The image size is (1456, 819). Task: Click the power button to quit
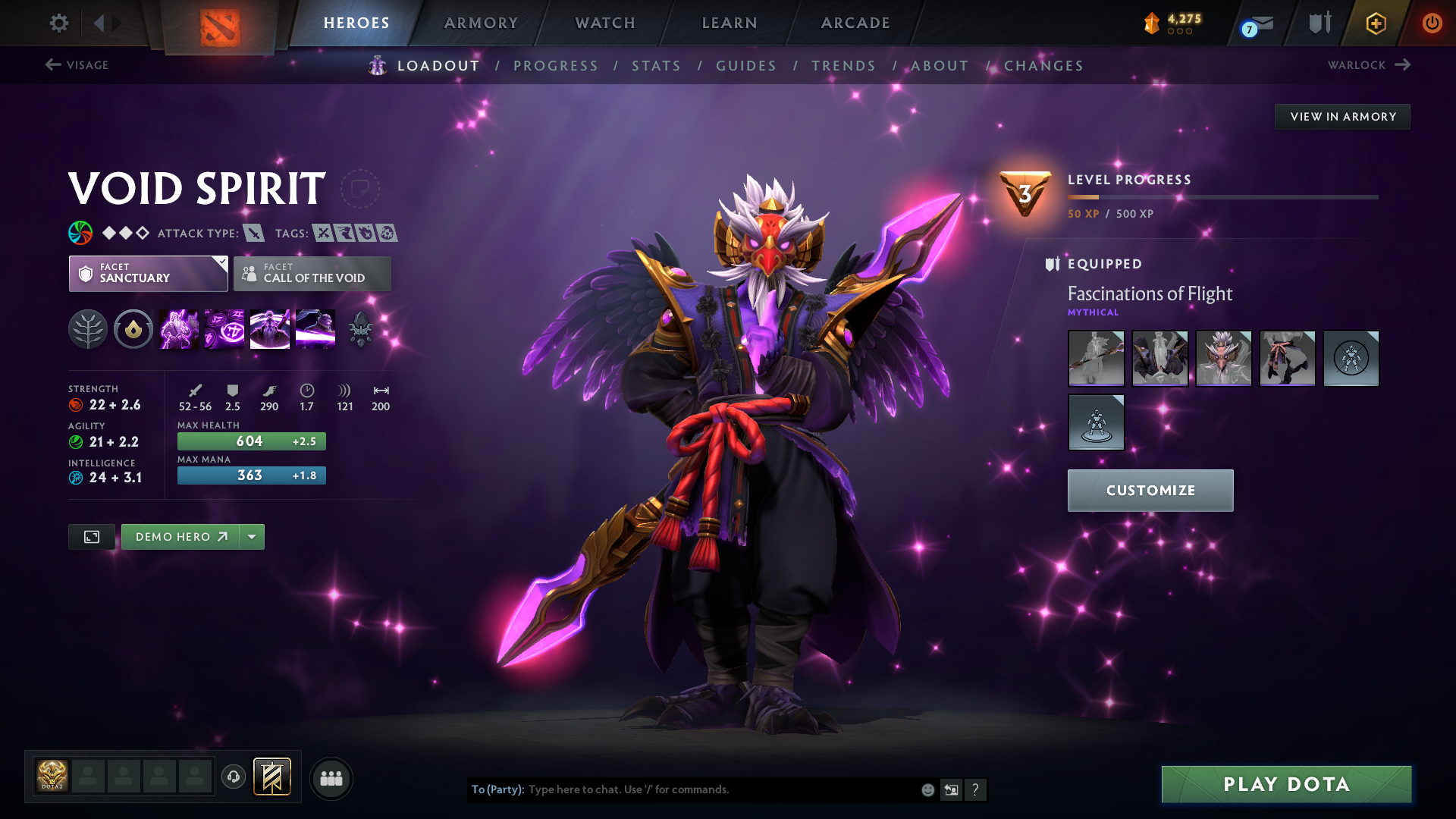pos(1432,23)
